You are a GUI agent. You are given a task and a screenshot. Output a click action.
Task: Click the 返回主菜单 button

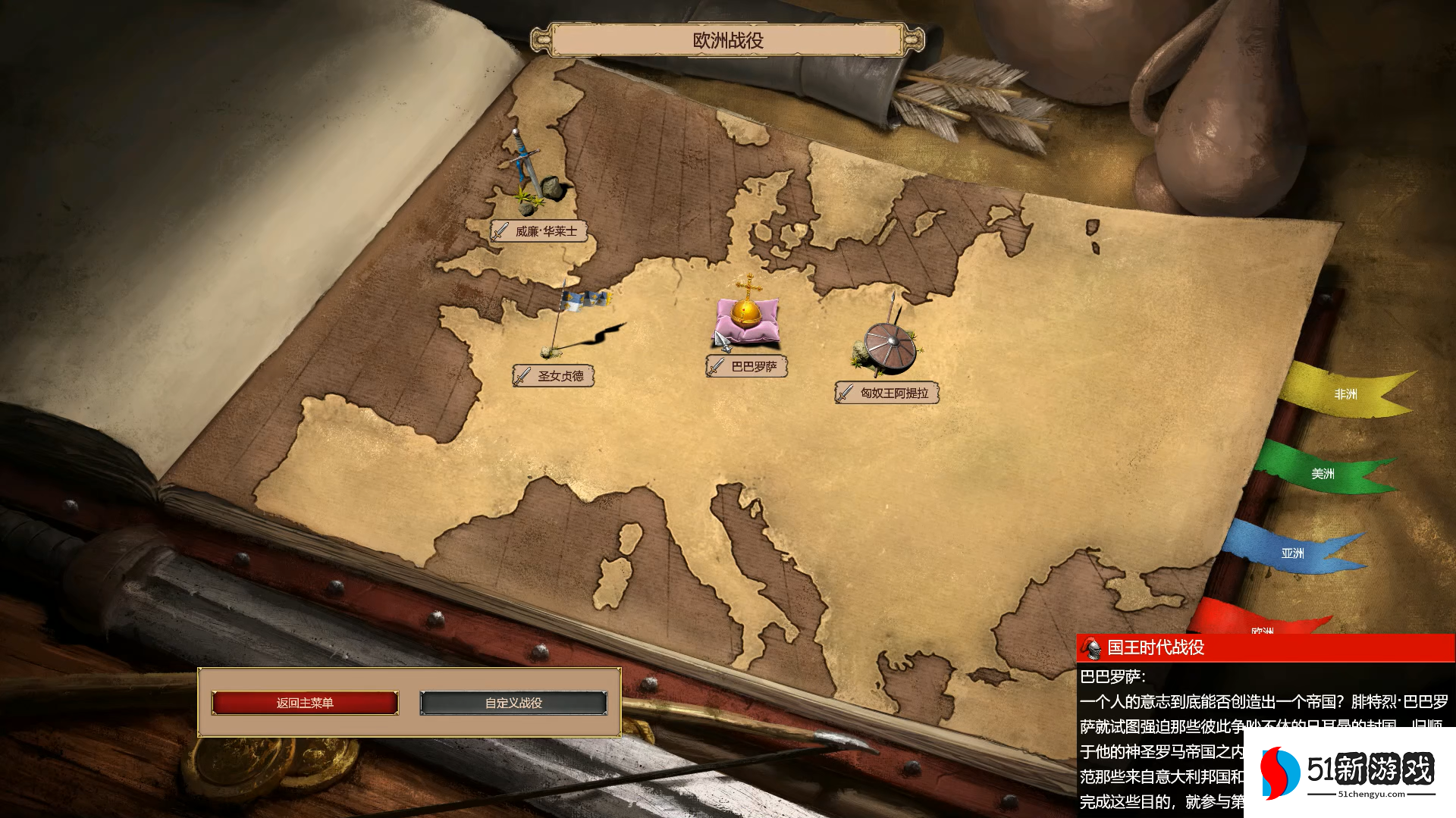click(x=305, y=703)
